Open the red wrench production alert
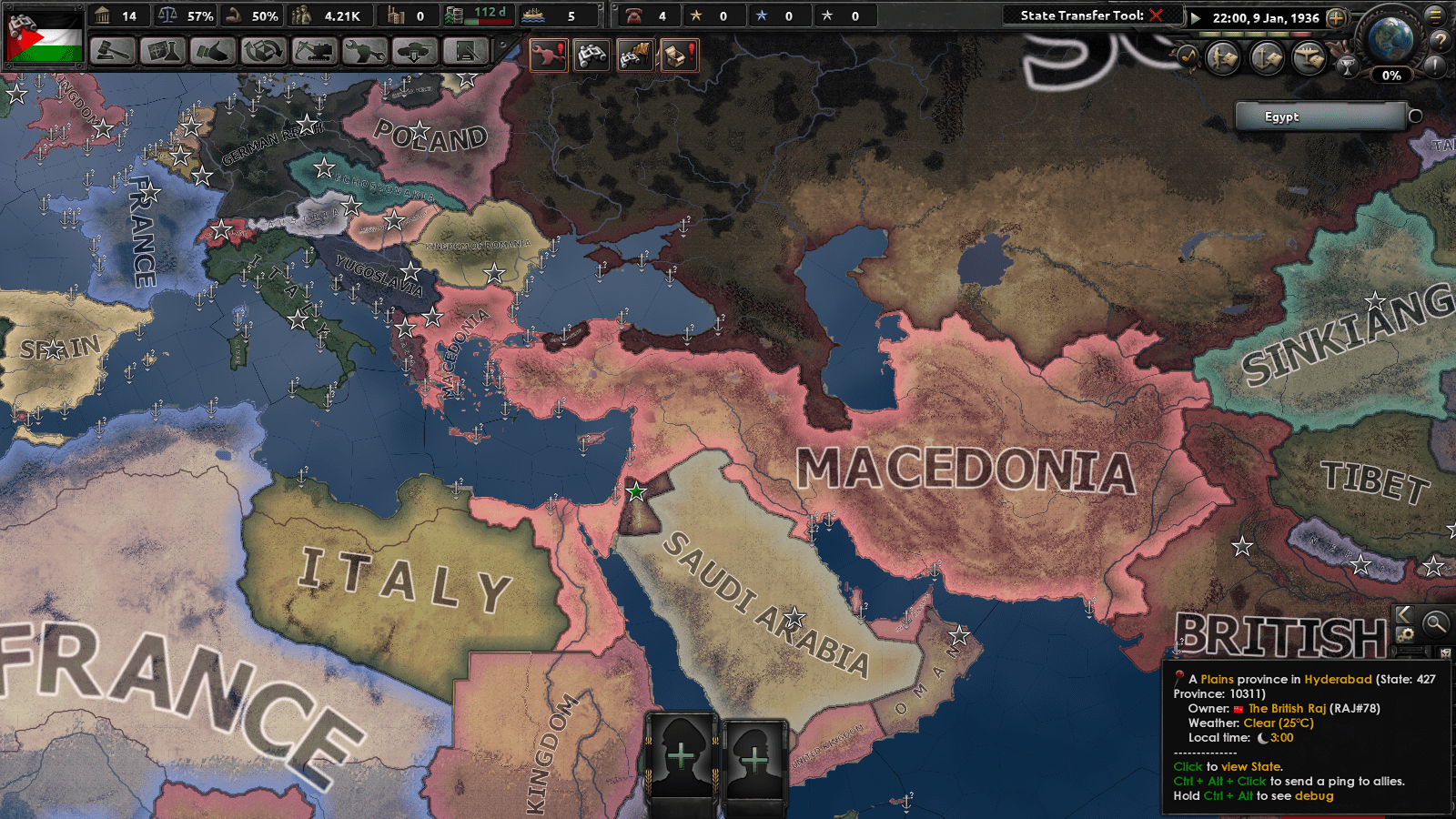1456x819 pixels. click(x=551, y=55)
